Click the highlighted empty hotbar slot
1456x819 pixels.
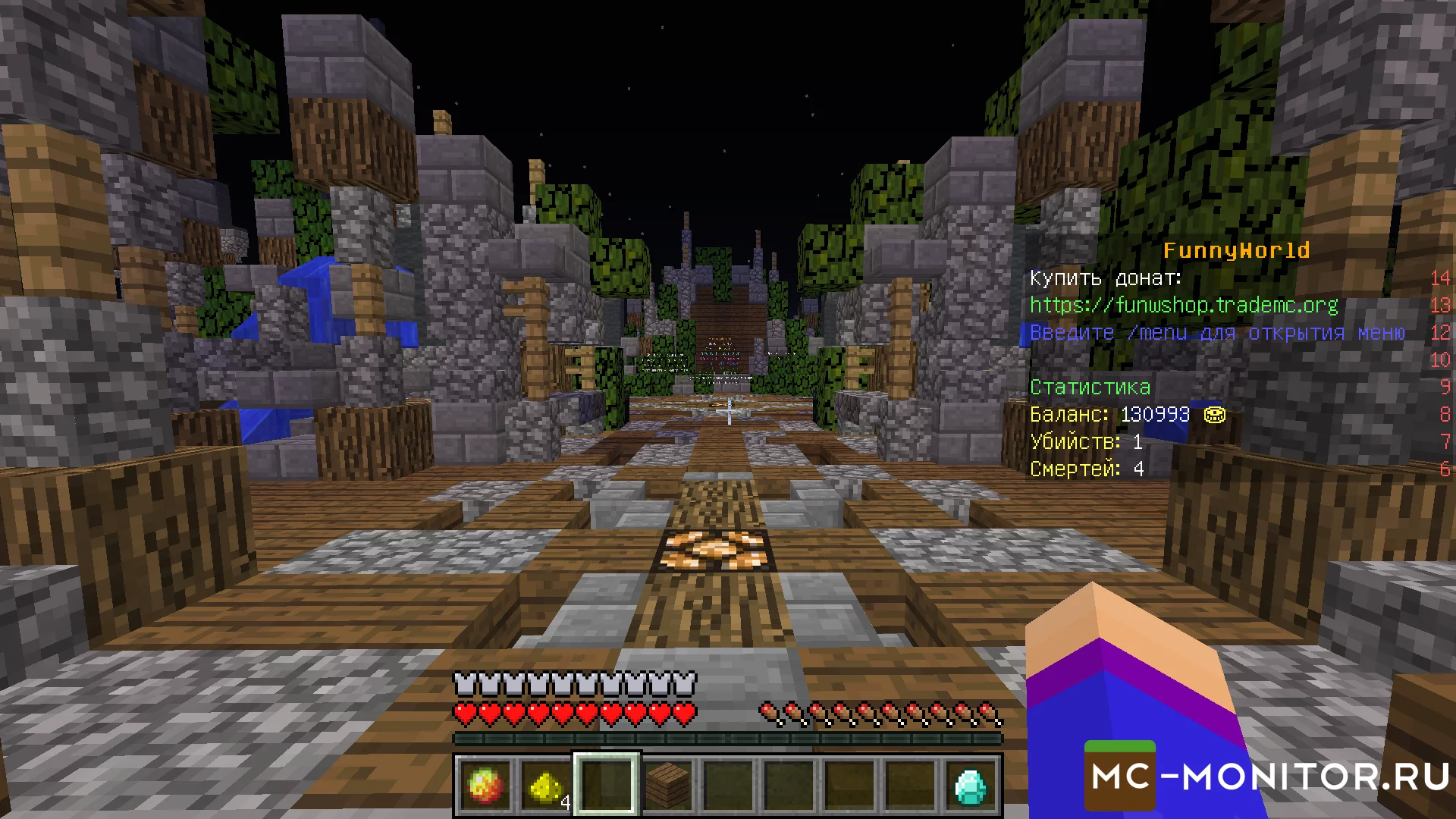tap(607, 786)
